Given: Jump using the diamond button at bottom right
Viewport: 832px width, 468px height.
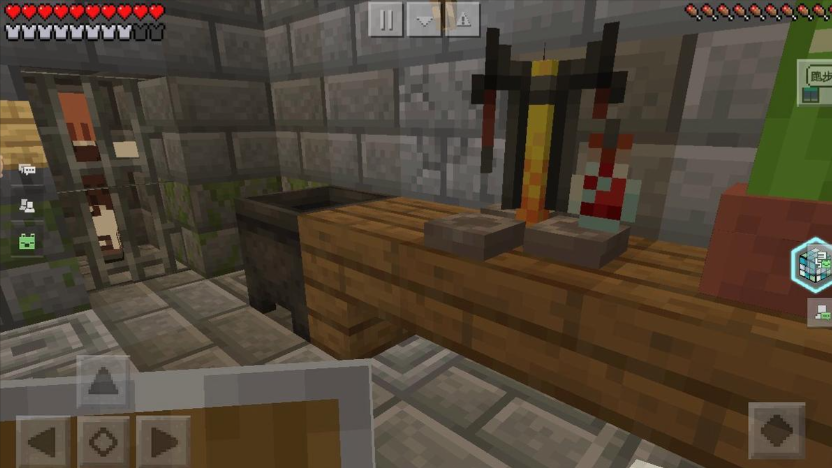Looking at the screenshot, I should click(x=777, y=431).
